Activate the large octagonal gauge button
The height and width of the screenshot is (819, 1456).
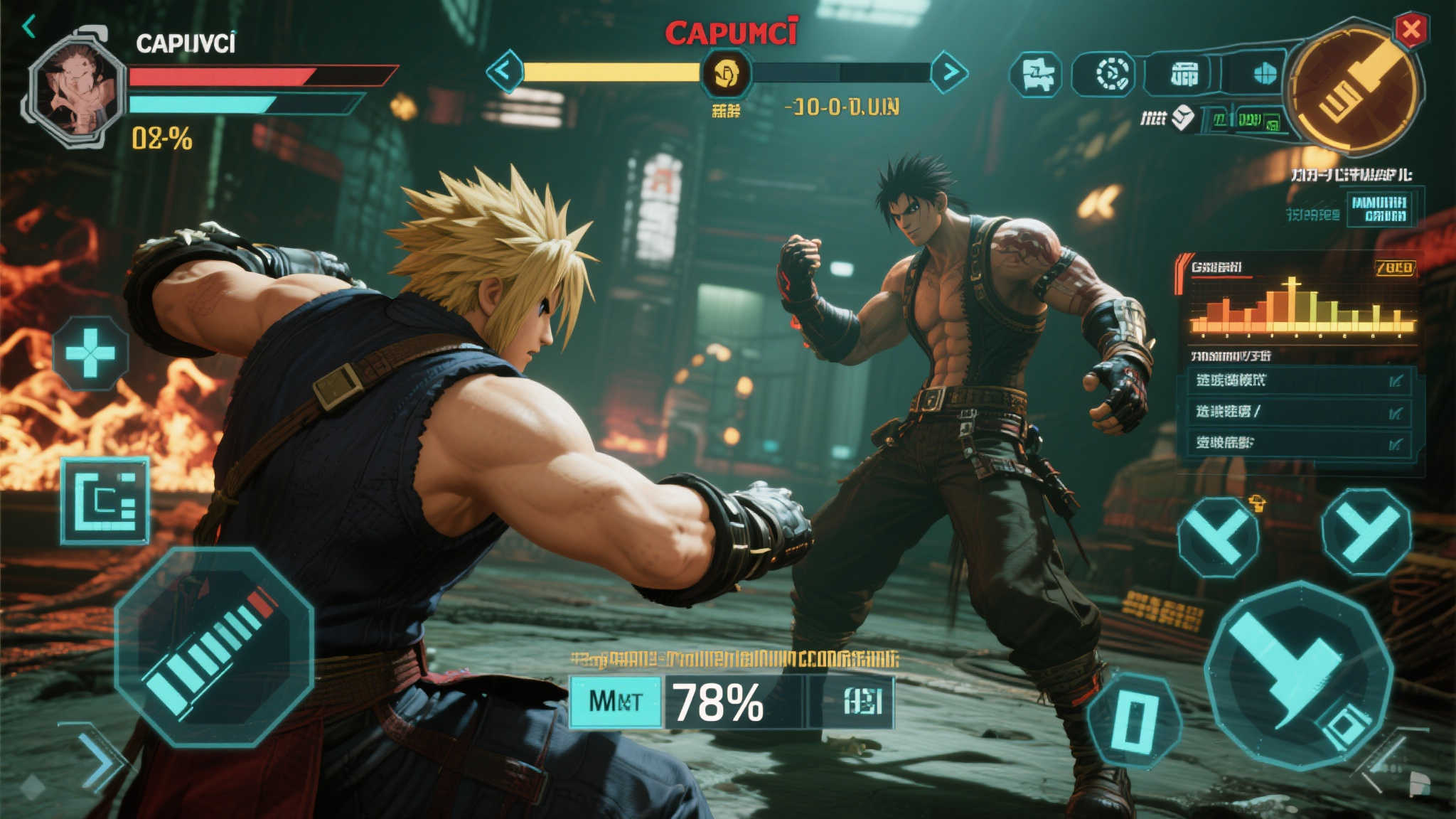pyautogui.click(x=214, y=647)
